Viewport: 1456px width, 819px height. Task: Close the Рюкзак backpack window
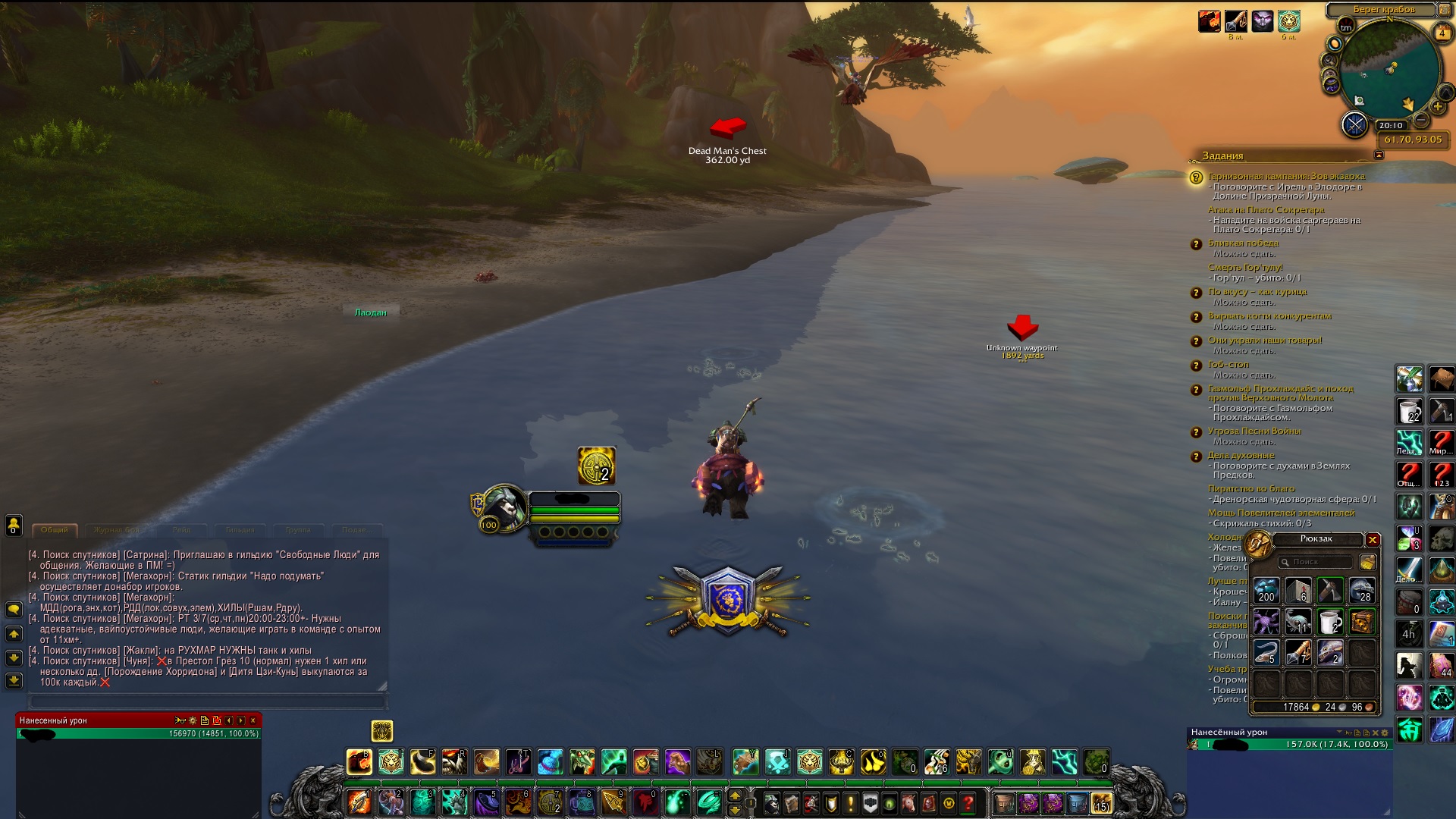point(1373,540)
